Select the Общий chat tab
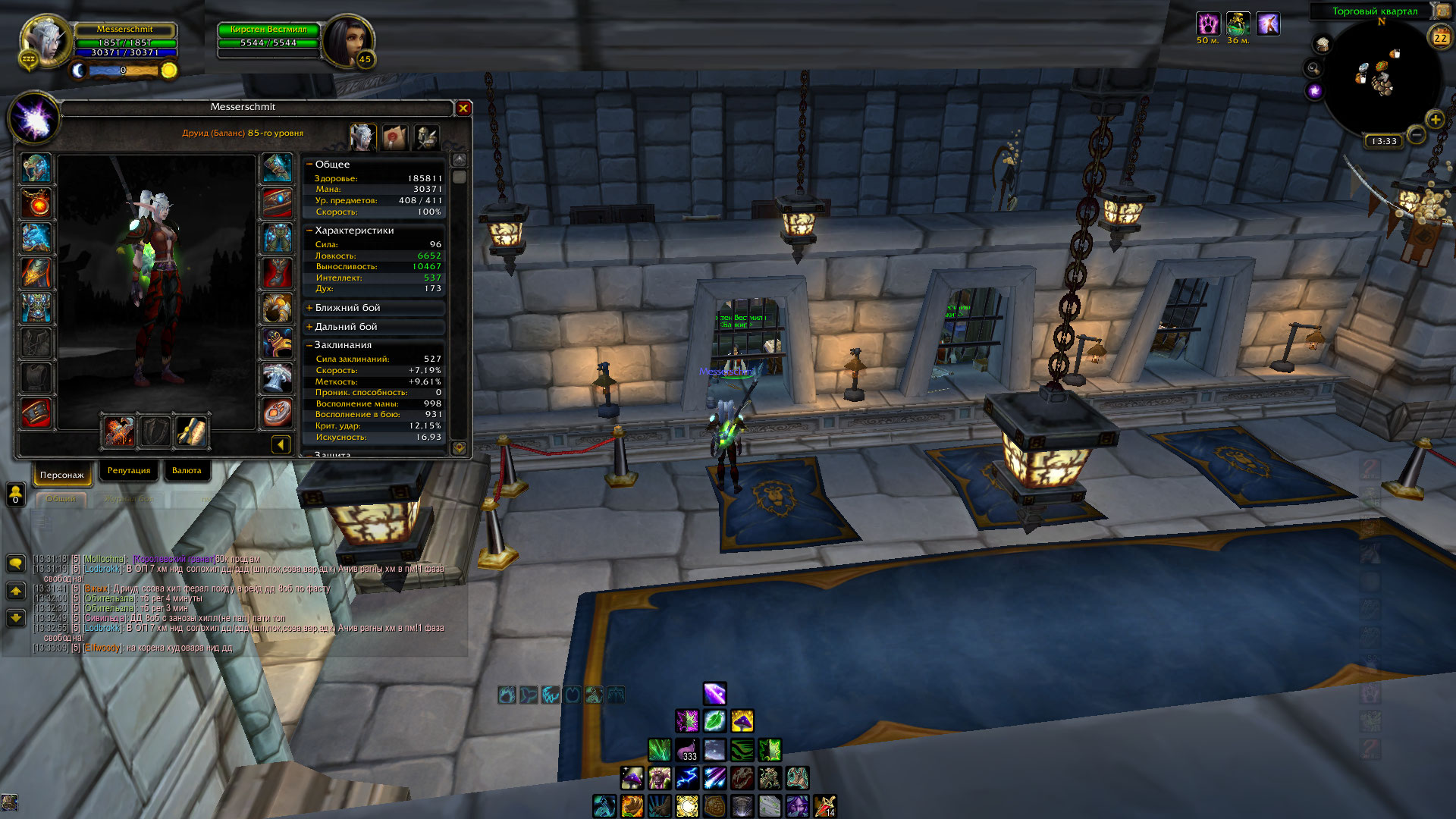 [x=61, y=499]
